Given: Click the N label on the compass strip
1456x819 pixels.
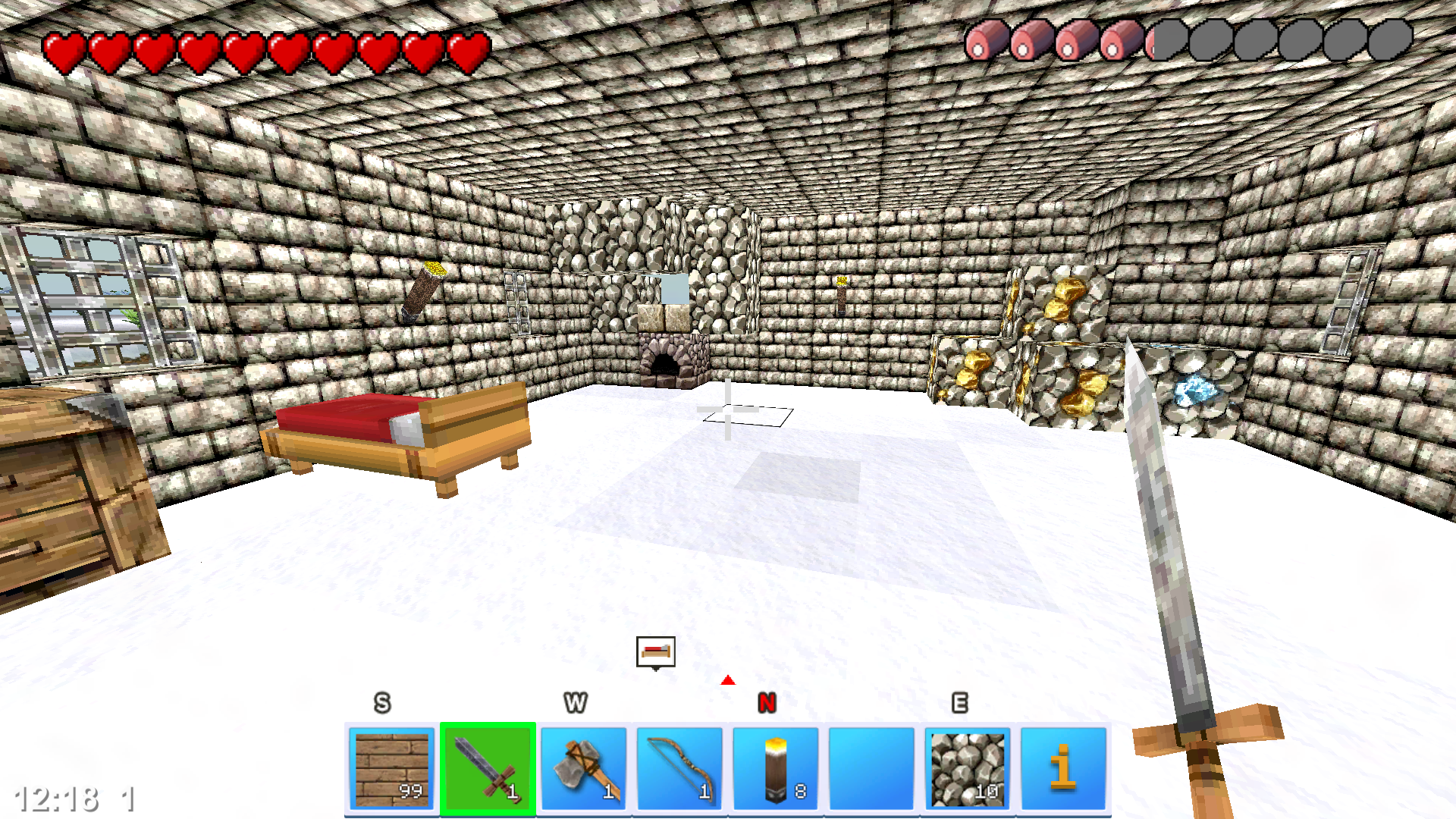Looking at the screenshot, I should click(x=768, y=704).
